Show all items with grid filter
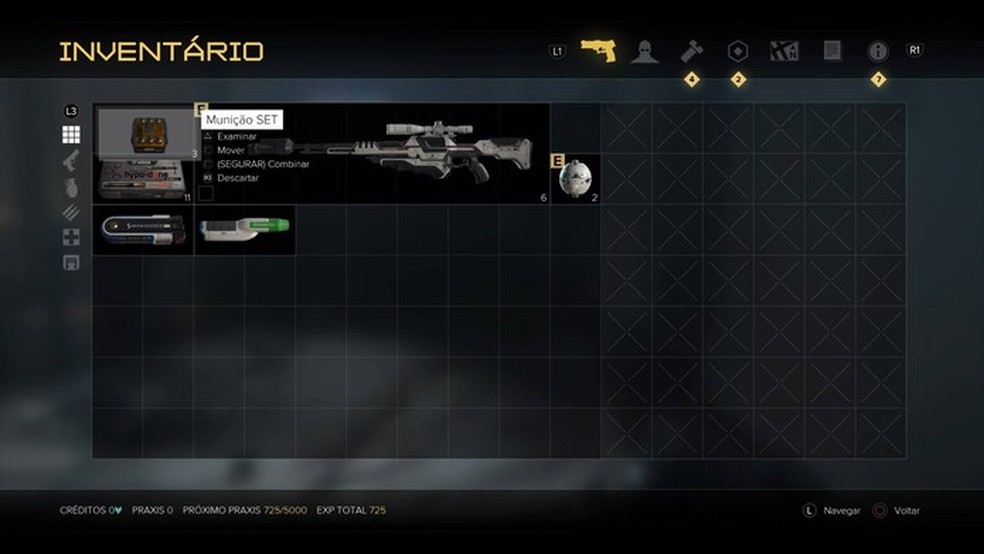Viewport: 984px width, 554px height. [71, 135]
